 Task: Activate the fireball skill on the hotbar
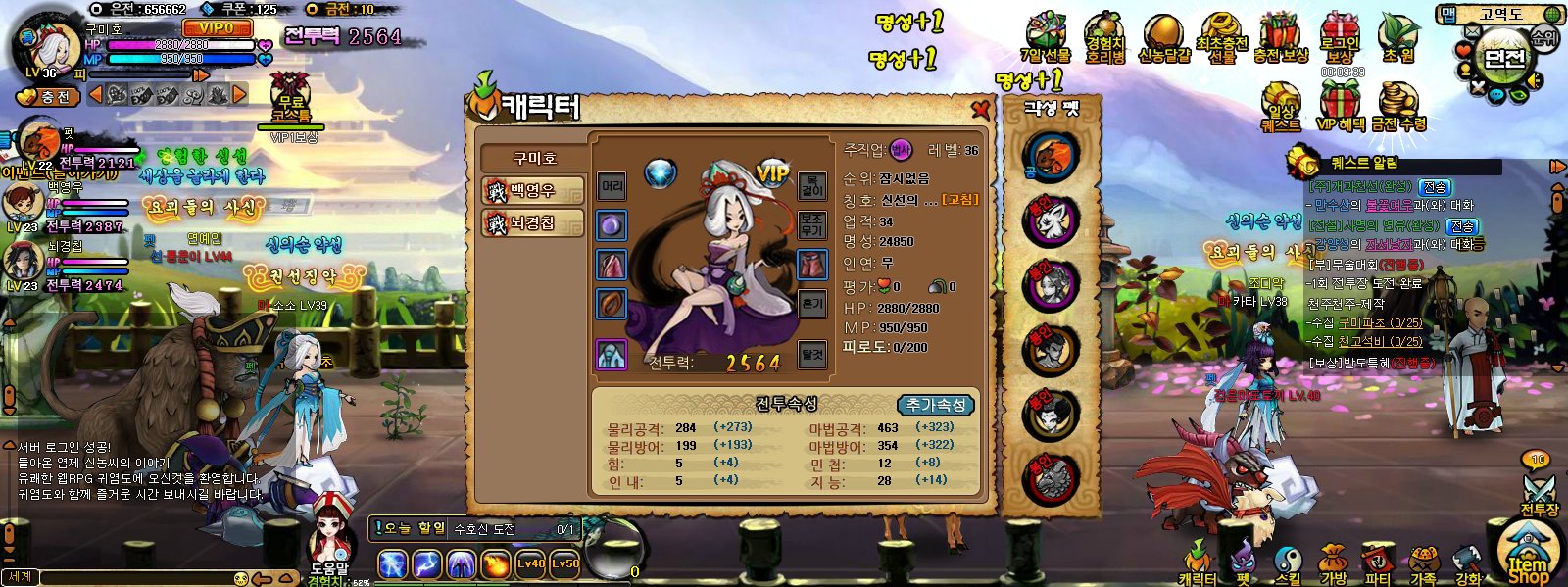(x=496, y=564)
